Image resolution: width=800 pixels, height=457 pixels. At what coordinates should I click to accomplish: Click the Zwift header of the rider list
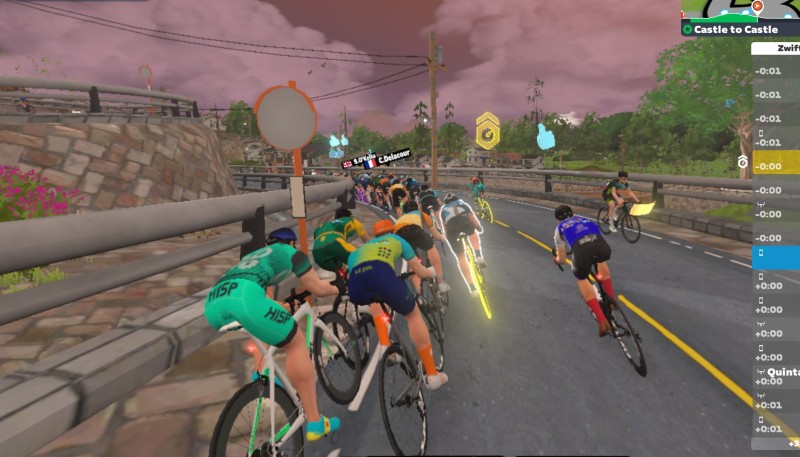[x=788, y=48]
